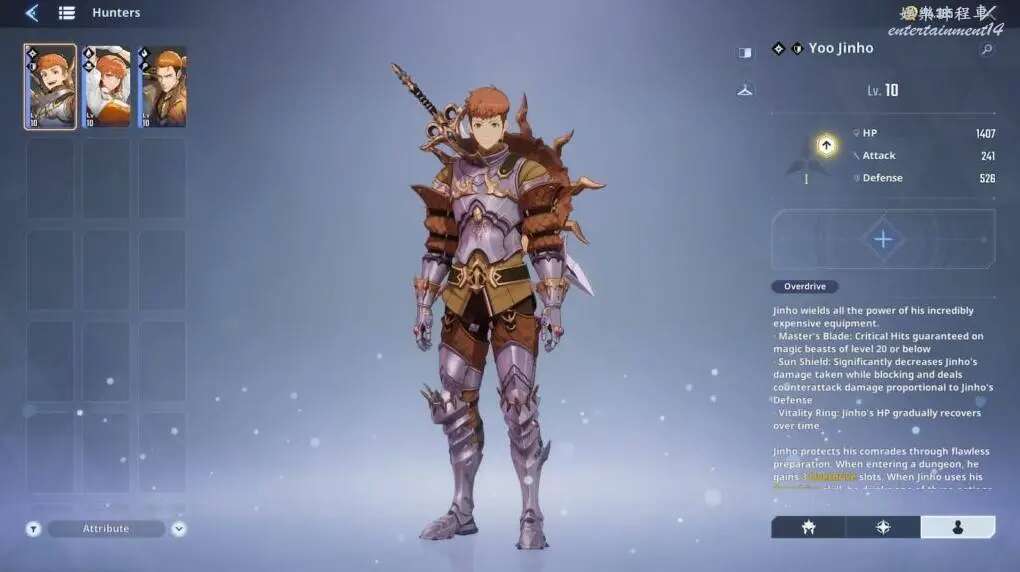This screenshot has width=1020, height=572.
Task: Switch to the middle bottom tab
Action: pyautogui.click(x=883, y=527)
